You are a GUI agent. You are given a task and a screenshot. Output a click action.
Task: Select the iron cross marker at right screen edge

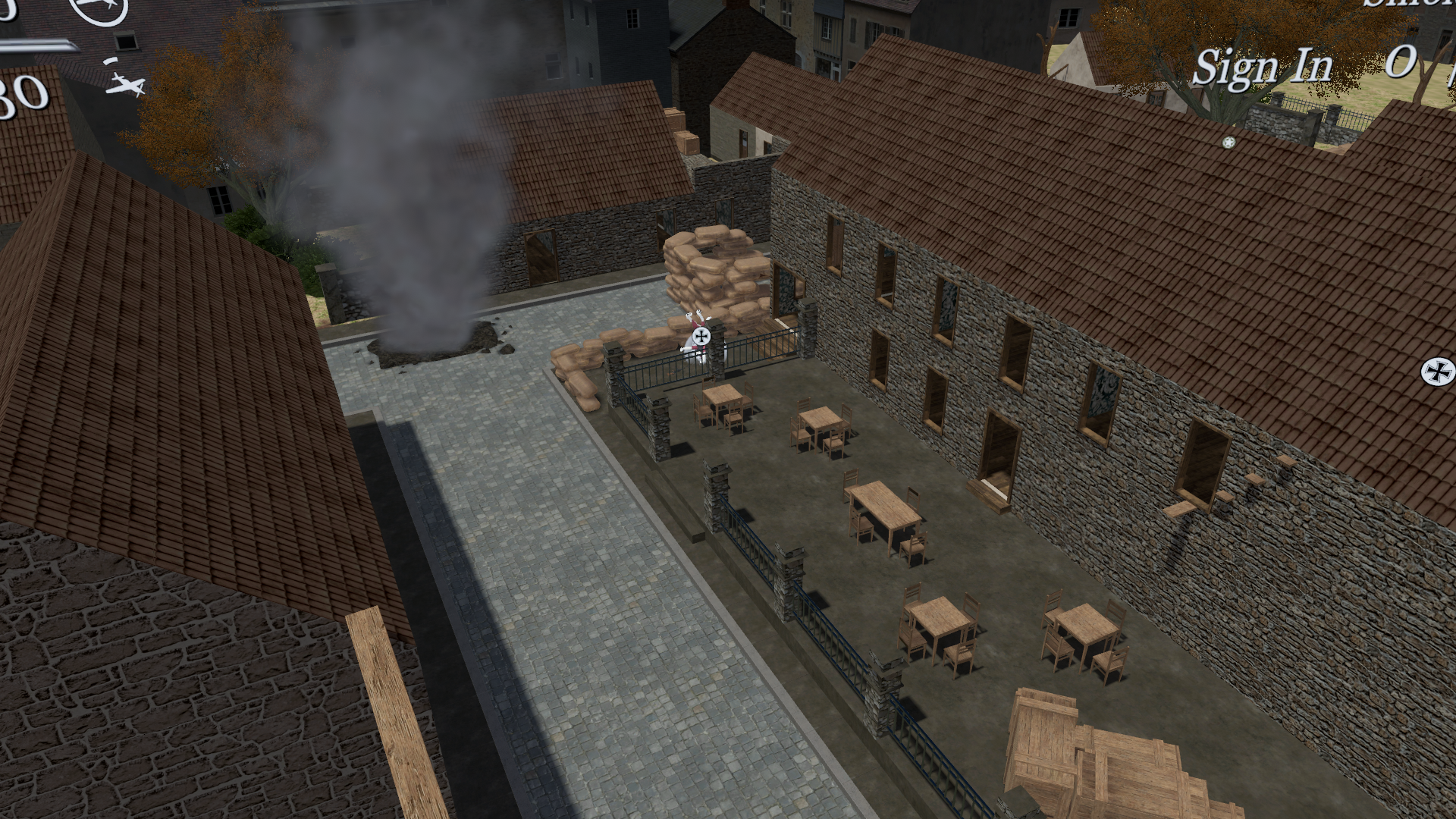coord(1437,370)
